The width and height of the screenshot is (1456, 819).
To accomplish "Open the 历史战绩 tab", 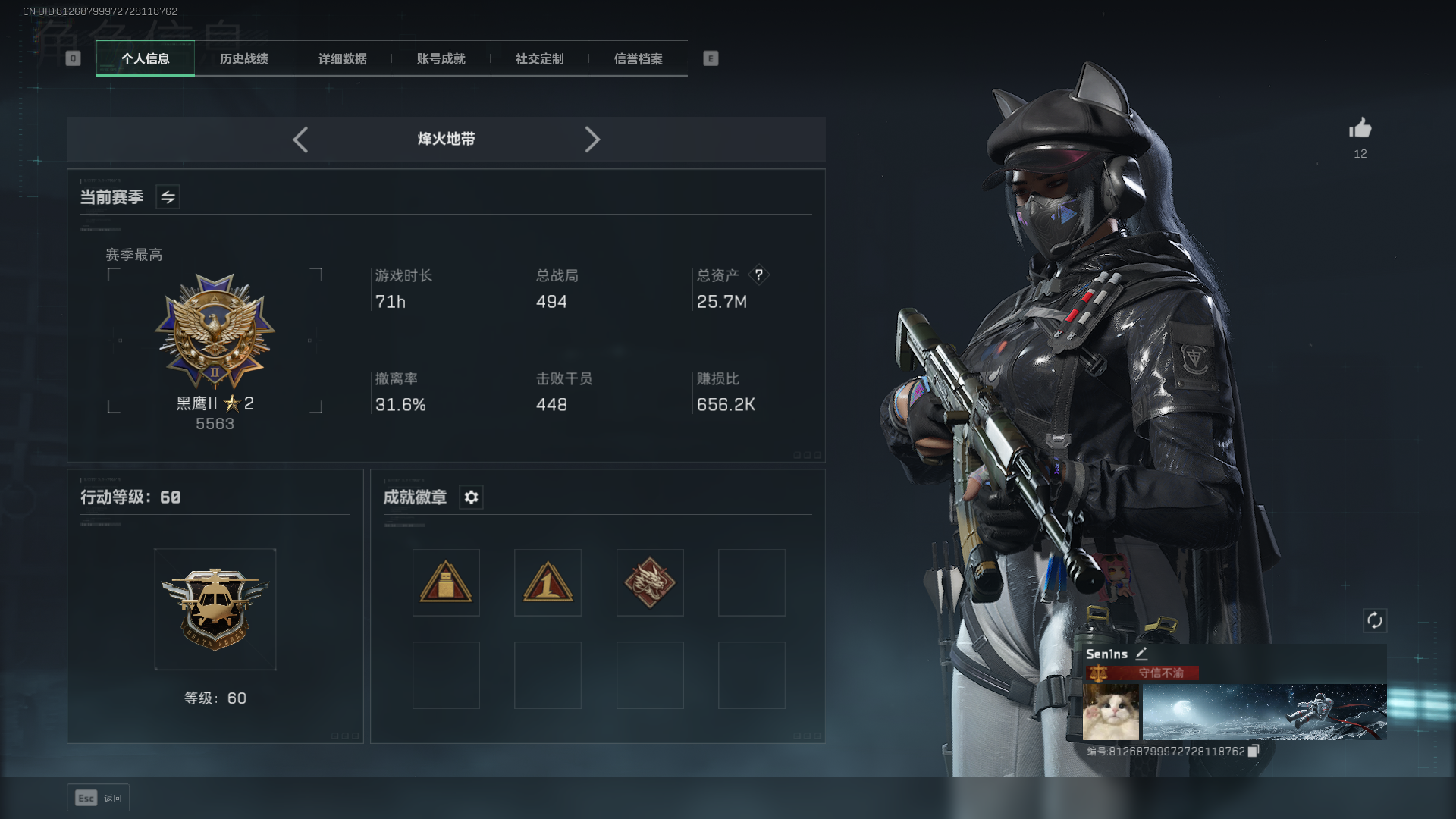I will click(x=243, y=58).
